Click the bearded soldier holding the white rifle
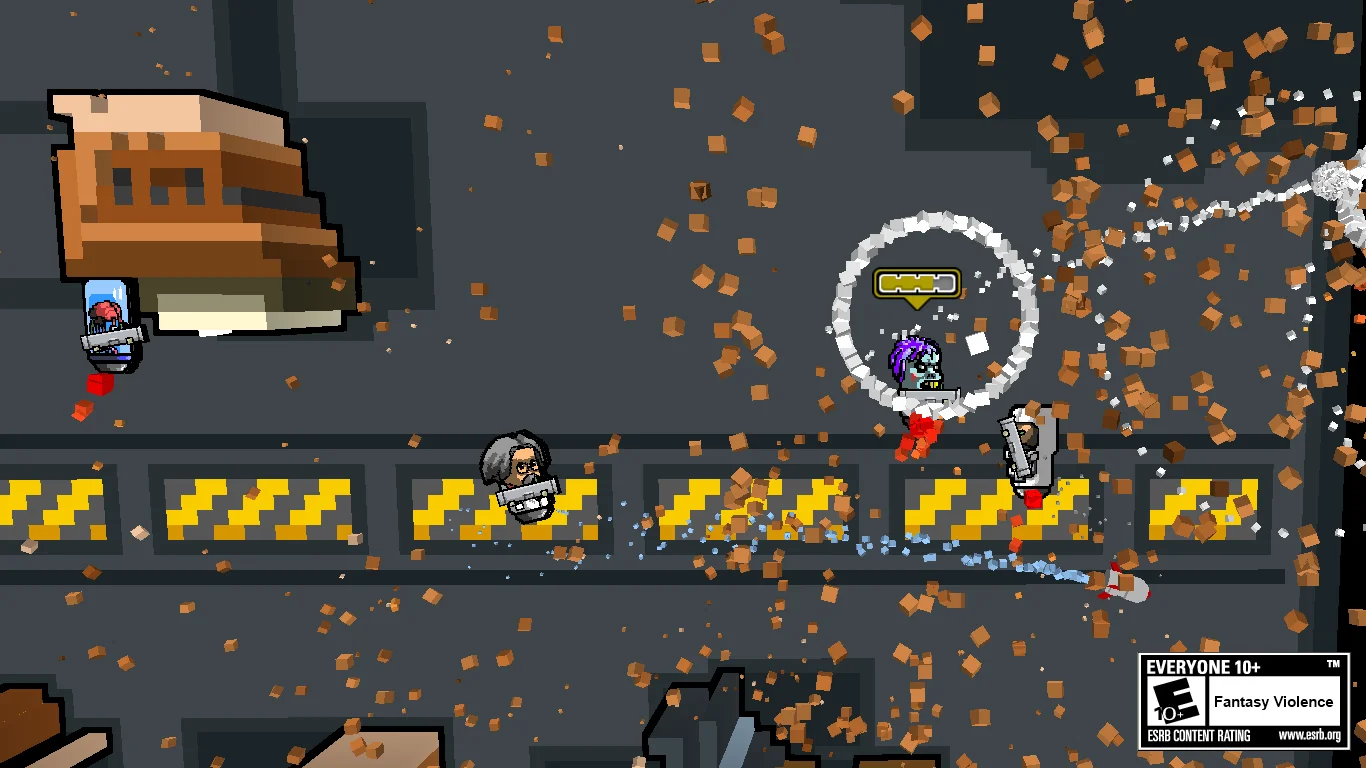Screen dimensions: 1366x768 (x=1027, y=445)
